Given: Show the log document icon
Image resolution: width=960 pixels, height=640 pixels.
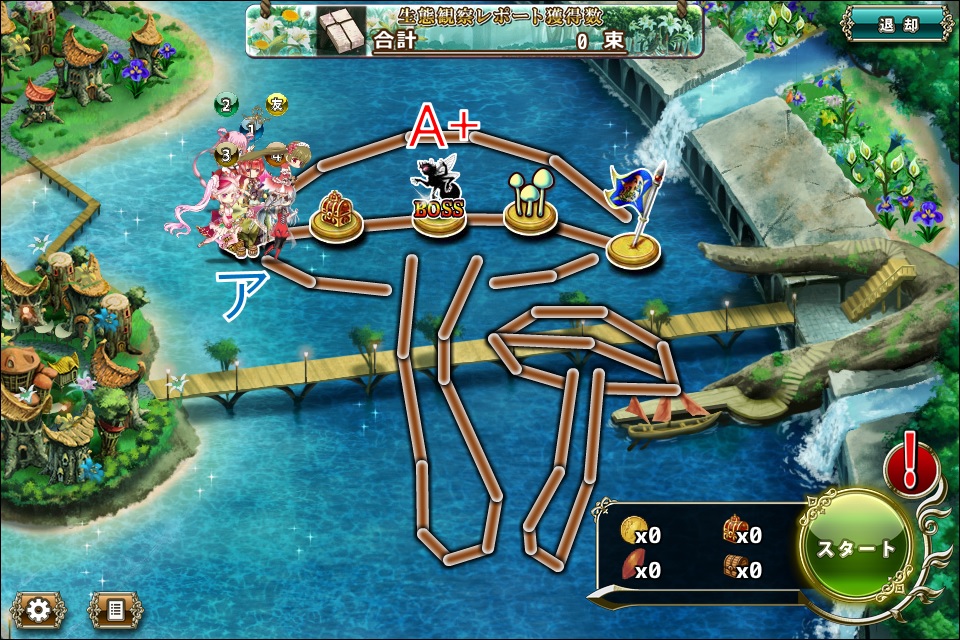Looking at the screenshot, I should pyautogui.click(x=115, y=609).
